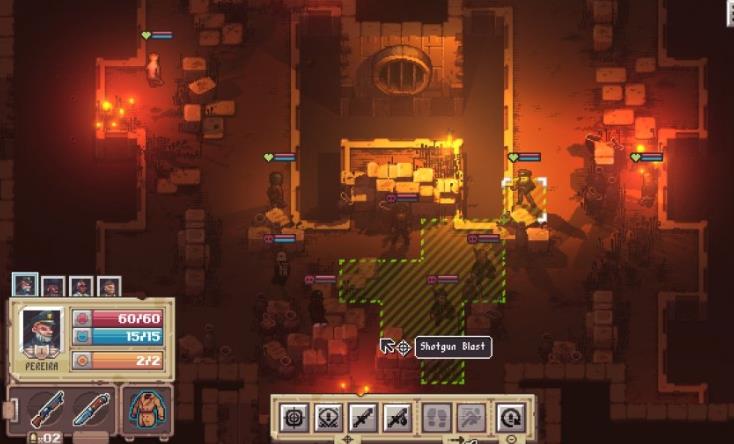
Task: Click the end turn cycle button
Action: (510, 416)
